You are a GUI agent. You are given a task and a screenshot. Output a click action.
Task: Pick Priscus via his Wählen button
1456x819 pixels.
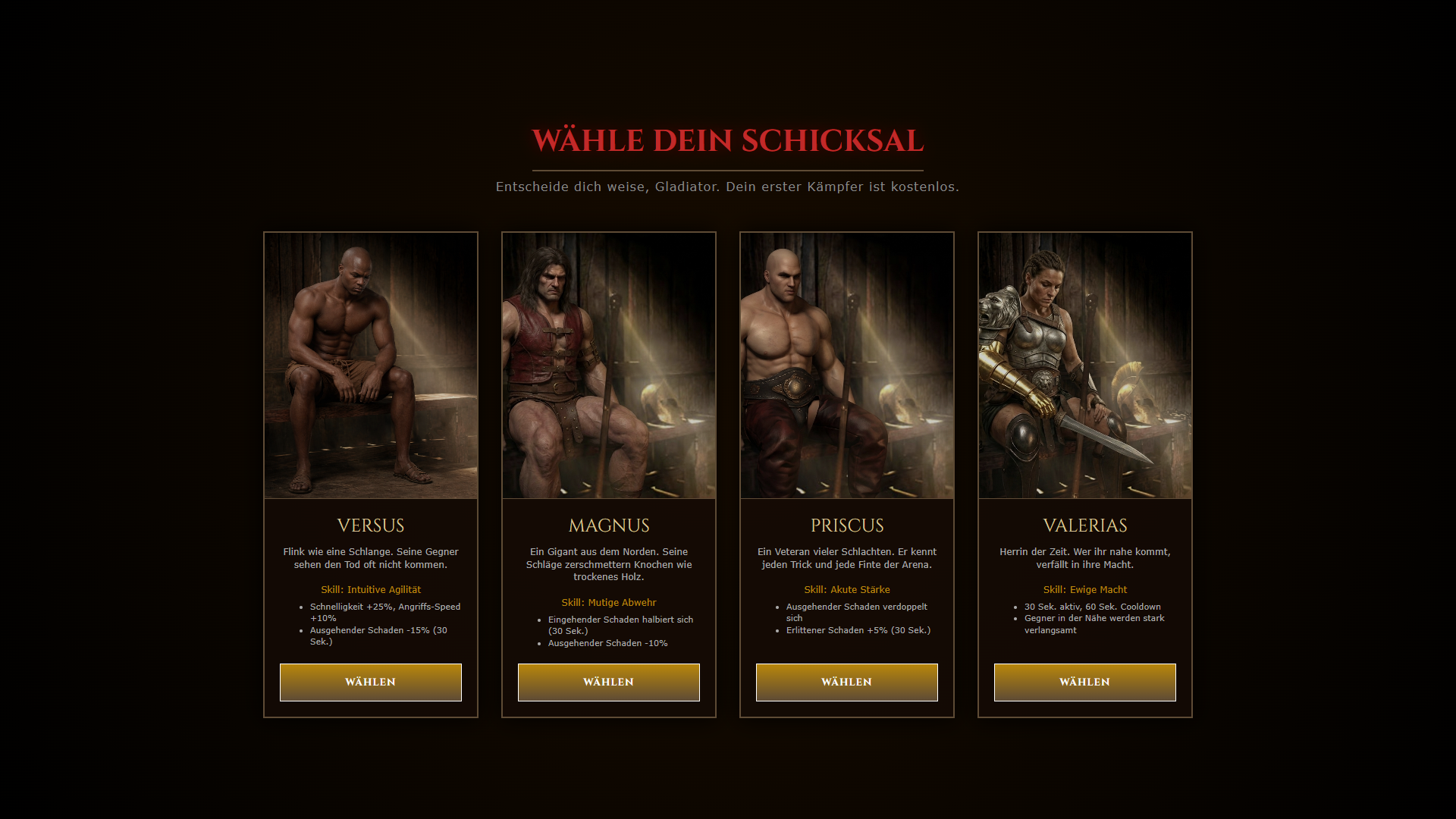(846, 682)
